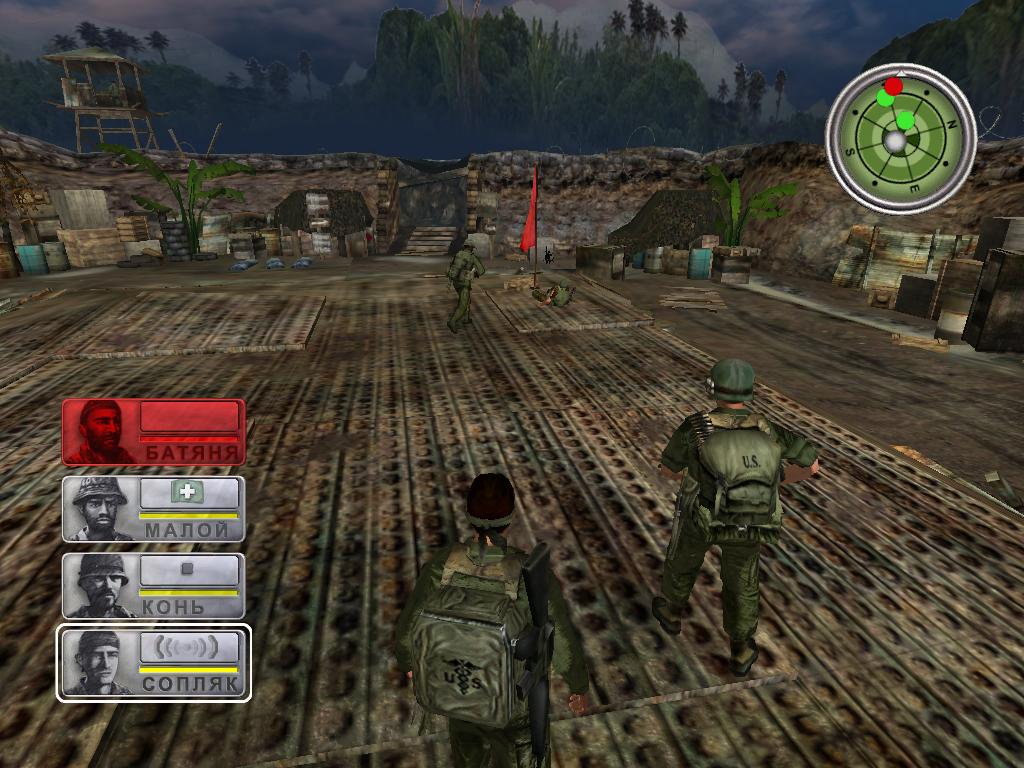Click СОПЛЯК's radio signal icon
The image size is (1024, 768).
click(x=188, y=646)
